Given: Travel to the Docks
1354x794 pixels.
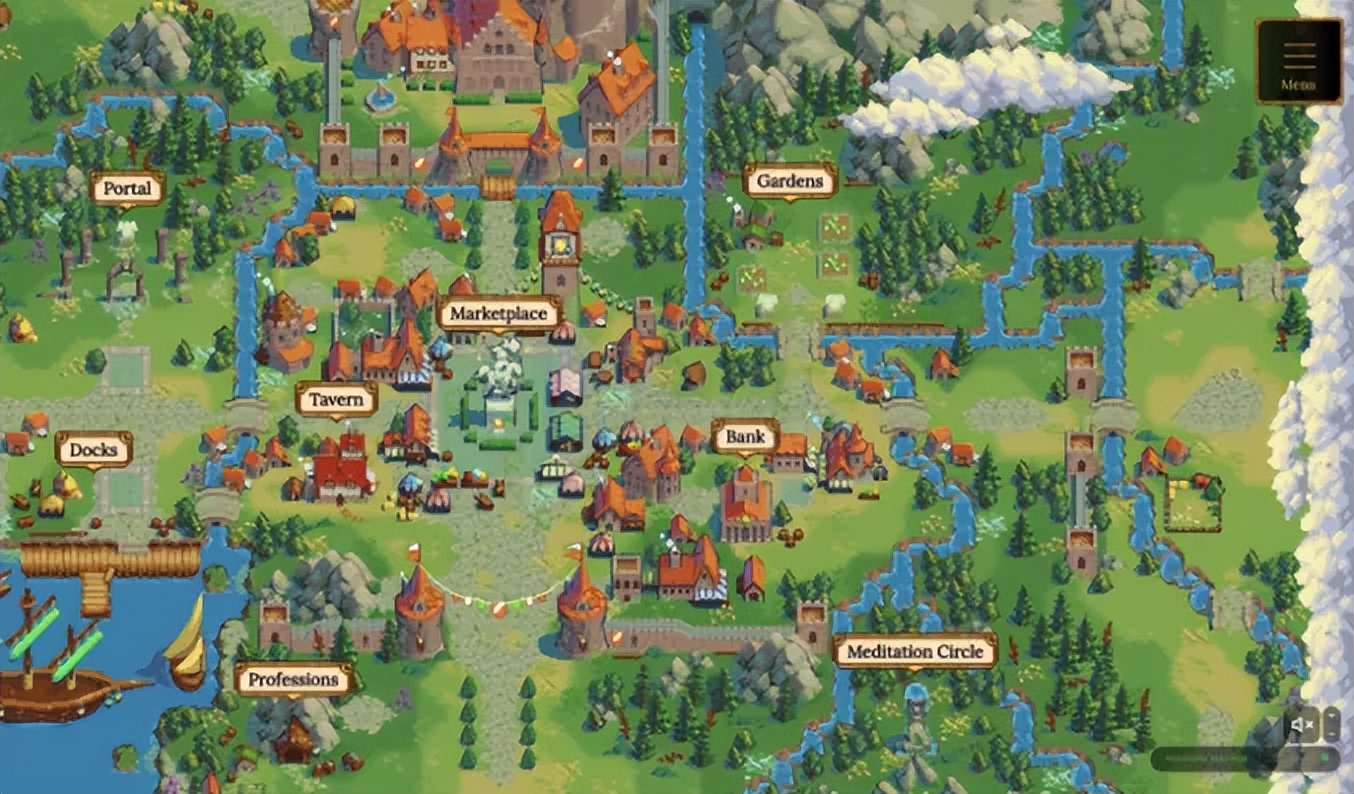Looking at the screenshot, I should click(93, 450).
